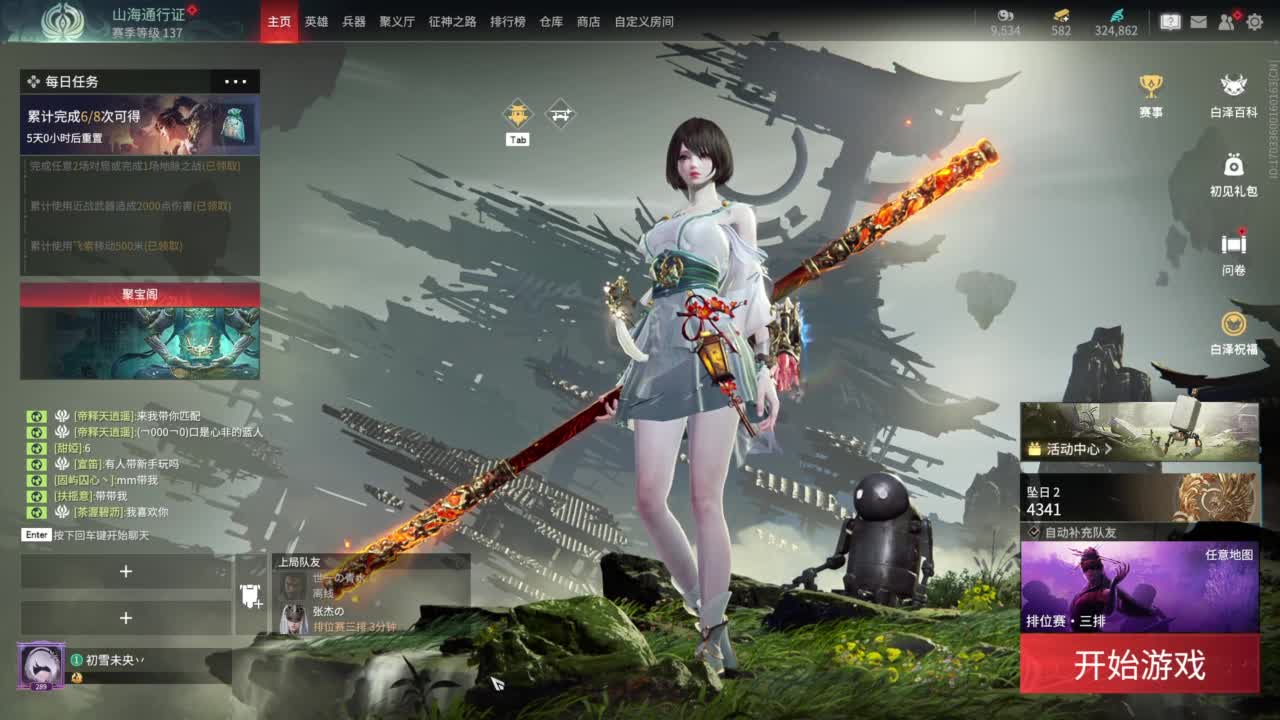The width and height of the screenshot is (1280, 720).
Task: Expand the 活动中心 activity center chevron
Action: 1109,449
